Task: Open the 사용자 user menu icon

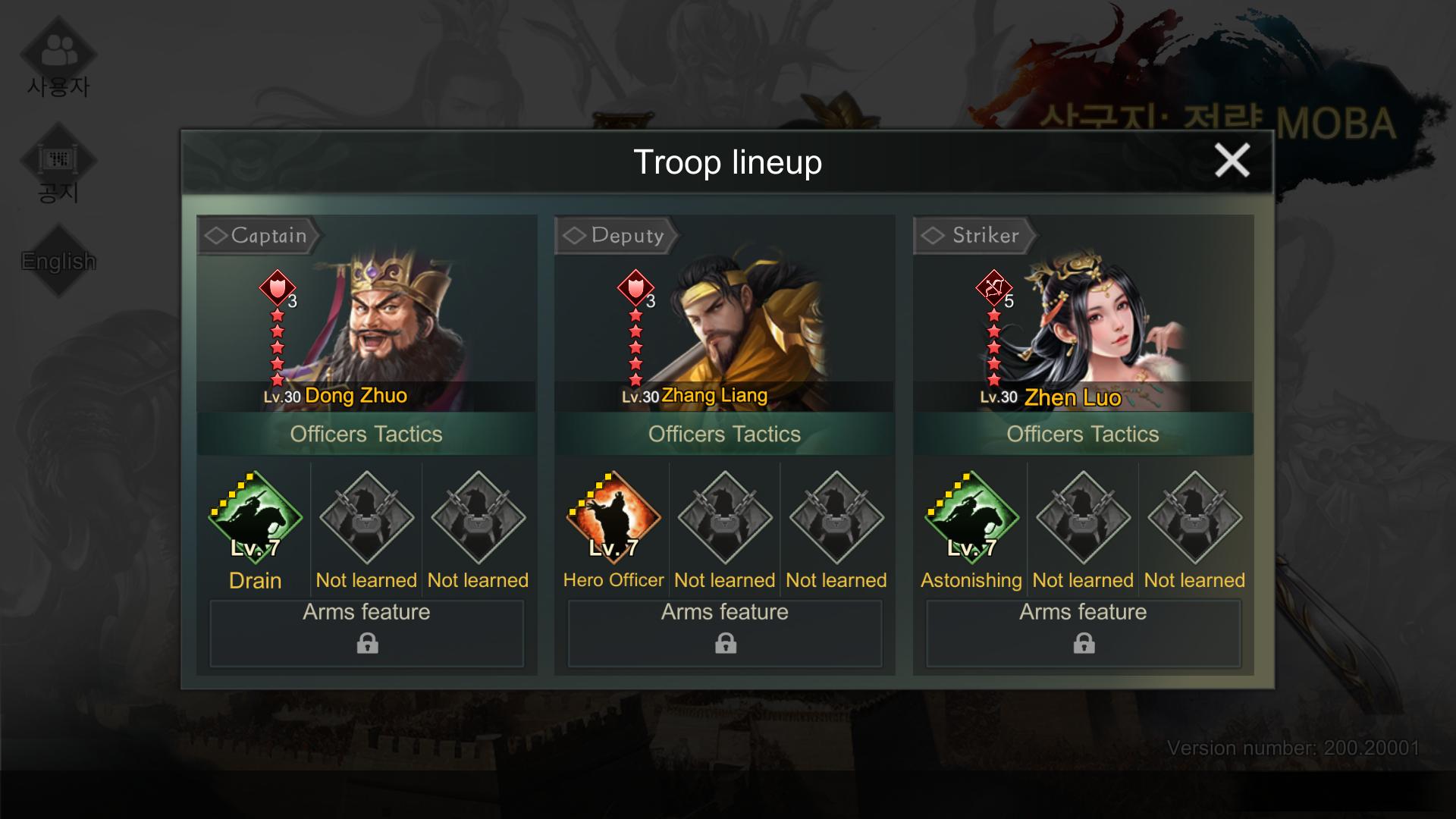Action: (58, 57)
